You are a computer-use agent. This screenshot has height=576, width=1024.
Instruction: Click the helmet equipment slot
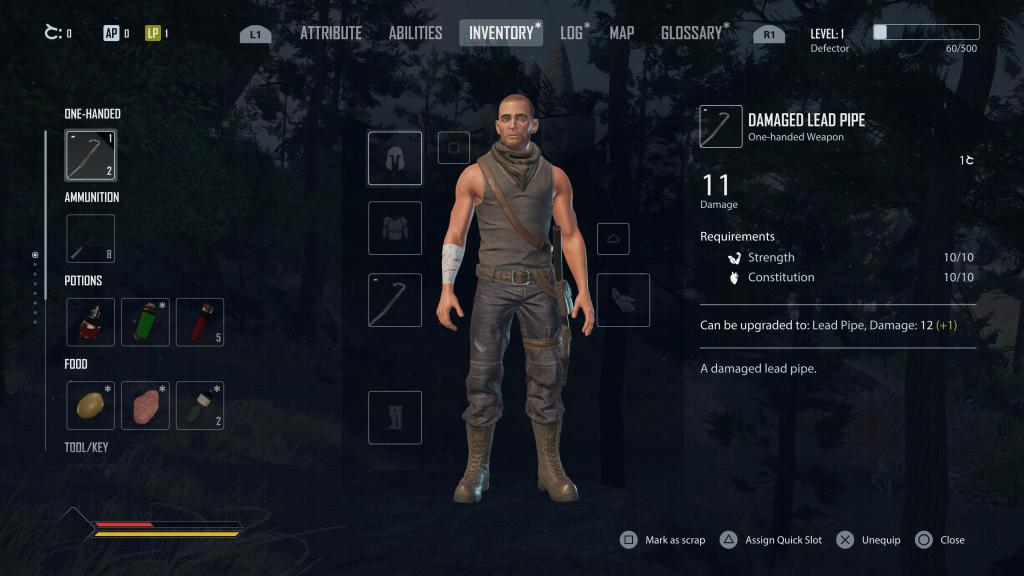395,158
